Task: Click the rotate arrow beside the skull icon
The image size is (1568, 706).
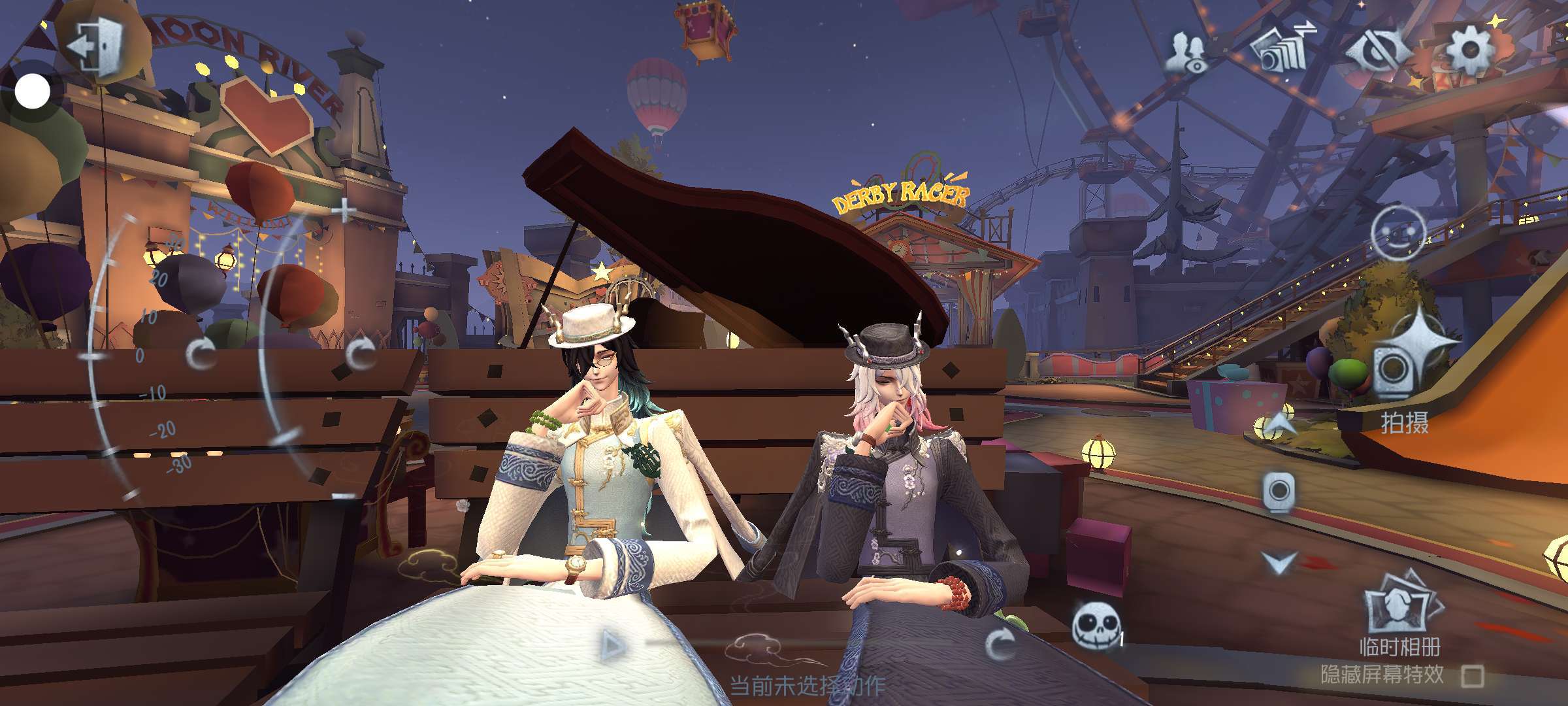Action: tap(1000, 645)
